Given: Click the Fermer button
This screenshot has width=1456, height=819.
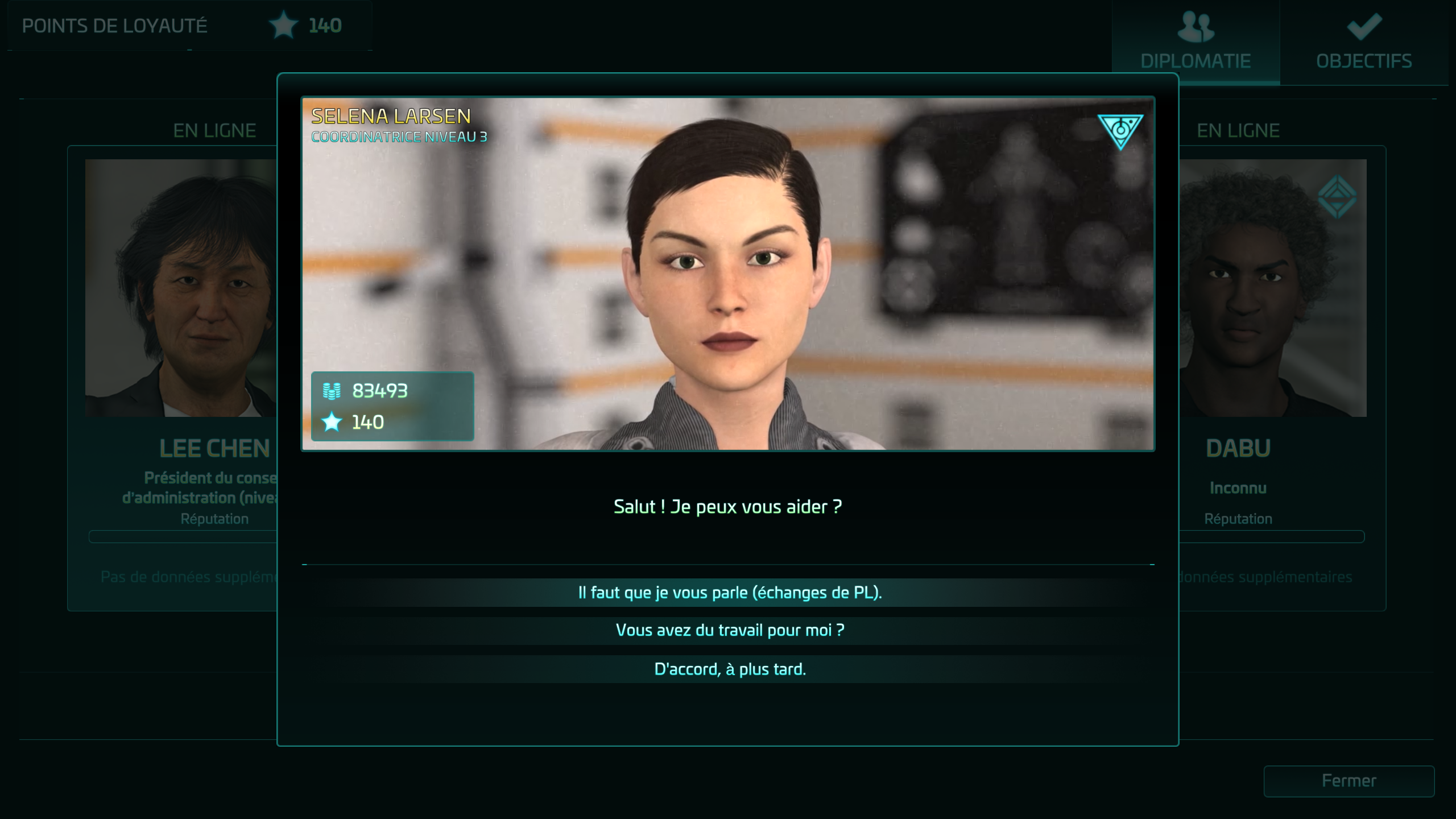Looking at the screenshot, I should pyautogui.click(x=1349, y=781).
